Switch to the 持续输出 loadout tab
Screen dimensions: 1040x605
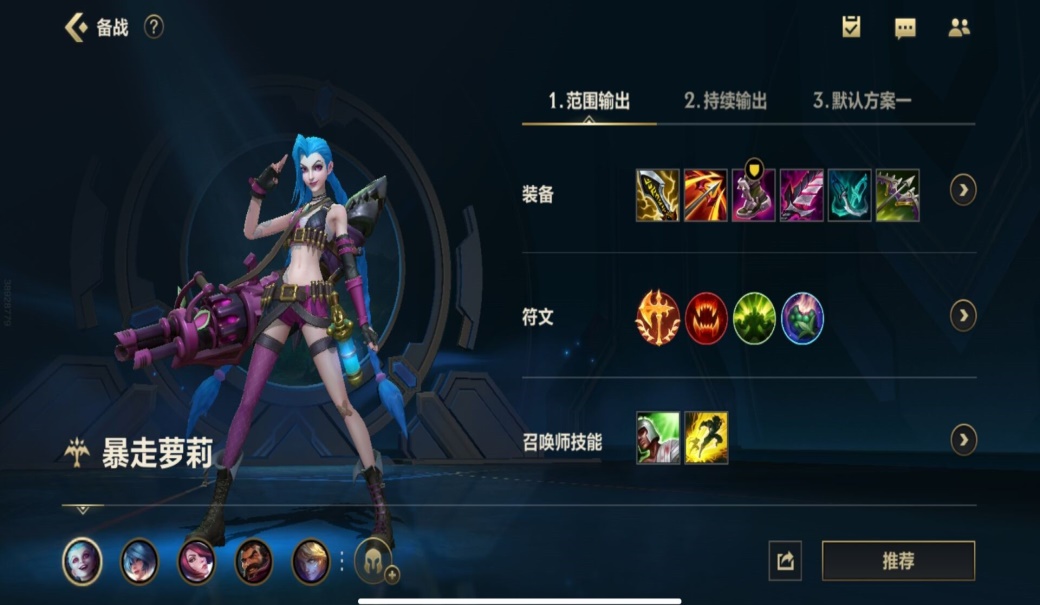(725, 101)
